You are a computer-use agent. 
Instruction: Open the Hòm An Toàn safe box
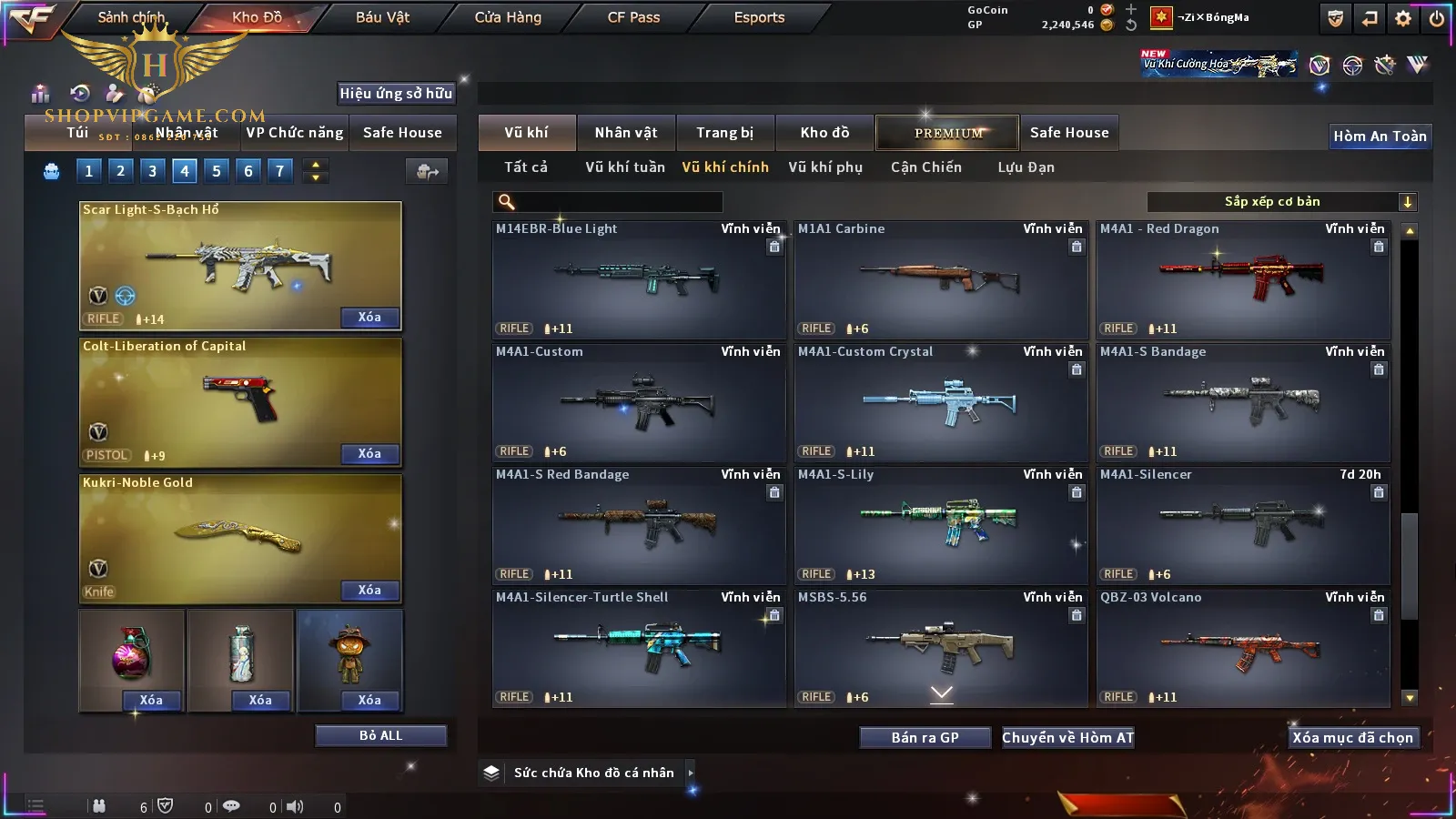click(x=1380, y=136)
